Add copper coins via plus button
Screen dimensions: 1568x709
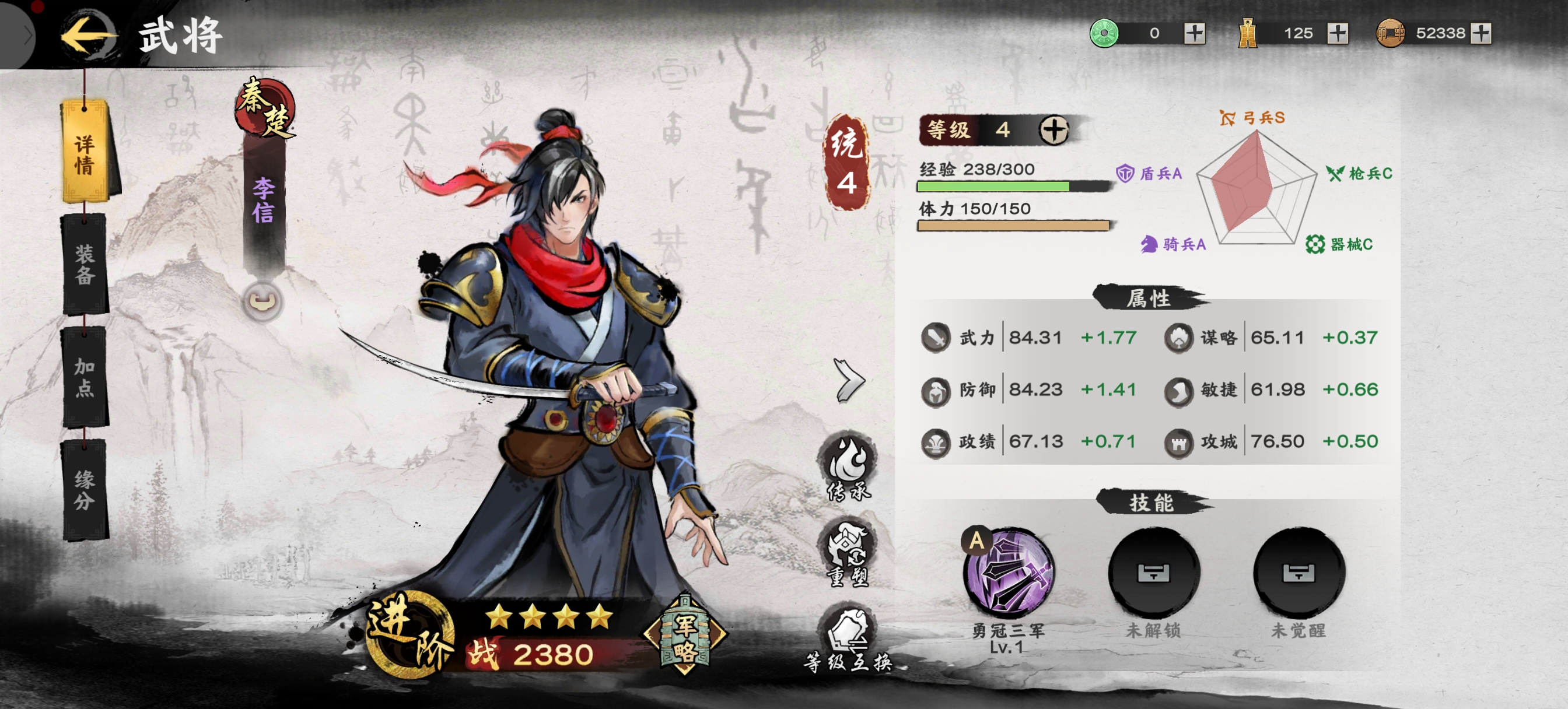pyautogui.click(x=1480, y=33)
